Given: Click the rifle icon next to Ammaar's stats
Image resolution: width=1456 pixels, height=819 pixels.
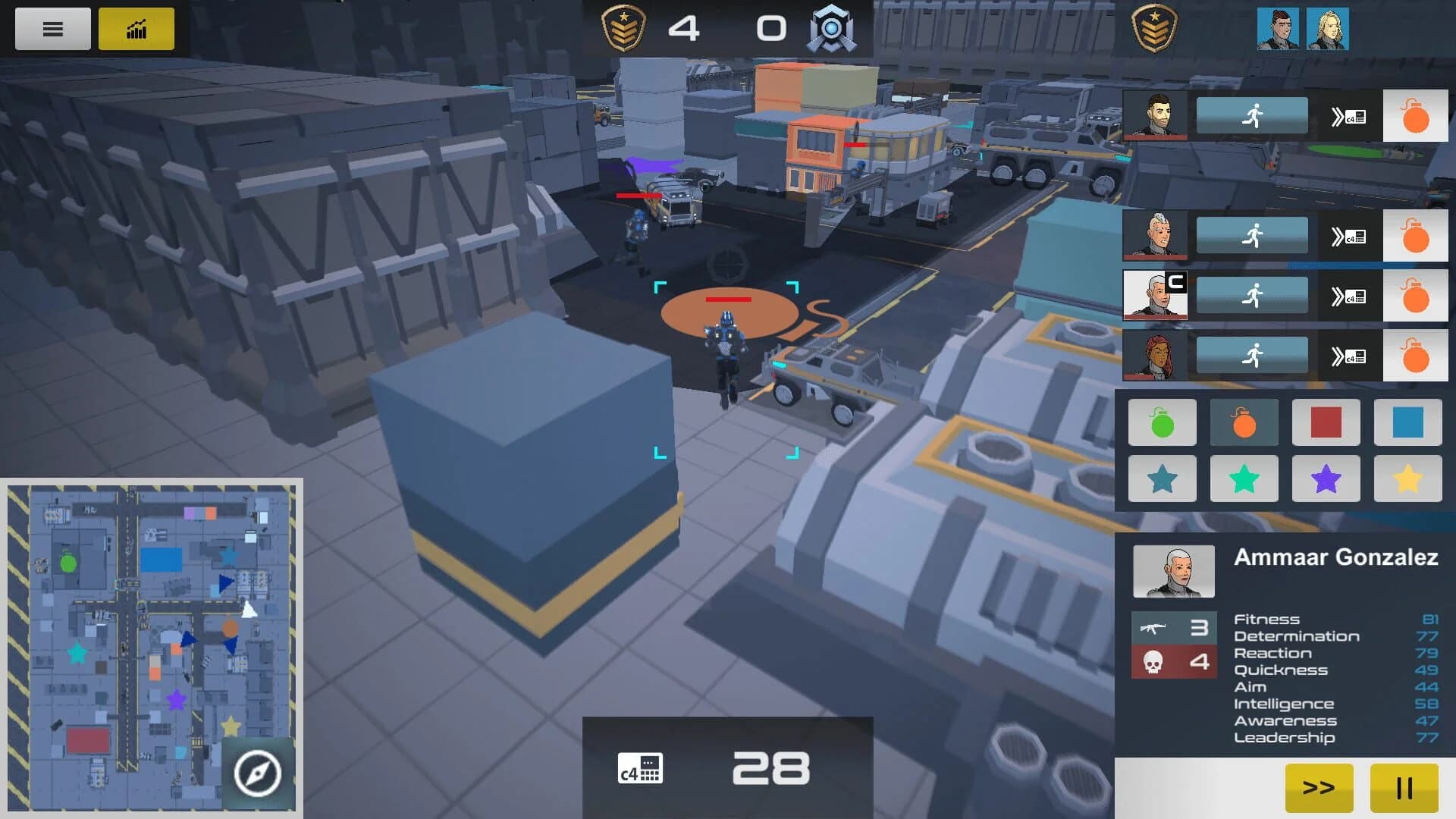Looking at the screenshot, I should tap(1156, 628).
